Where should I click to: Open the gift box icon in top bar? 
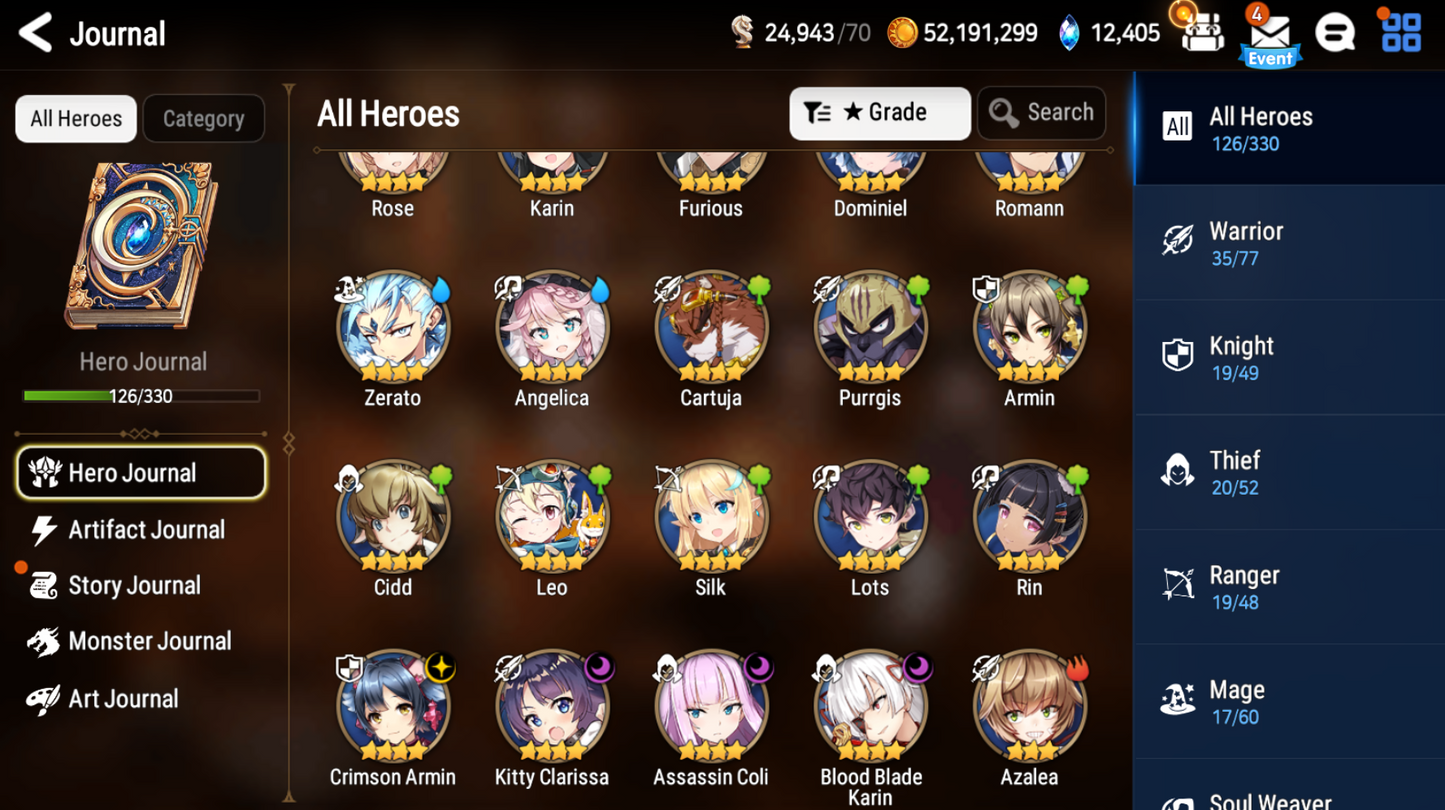click(1203, 31)
